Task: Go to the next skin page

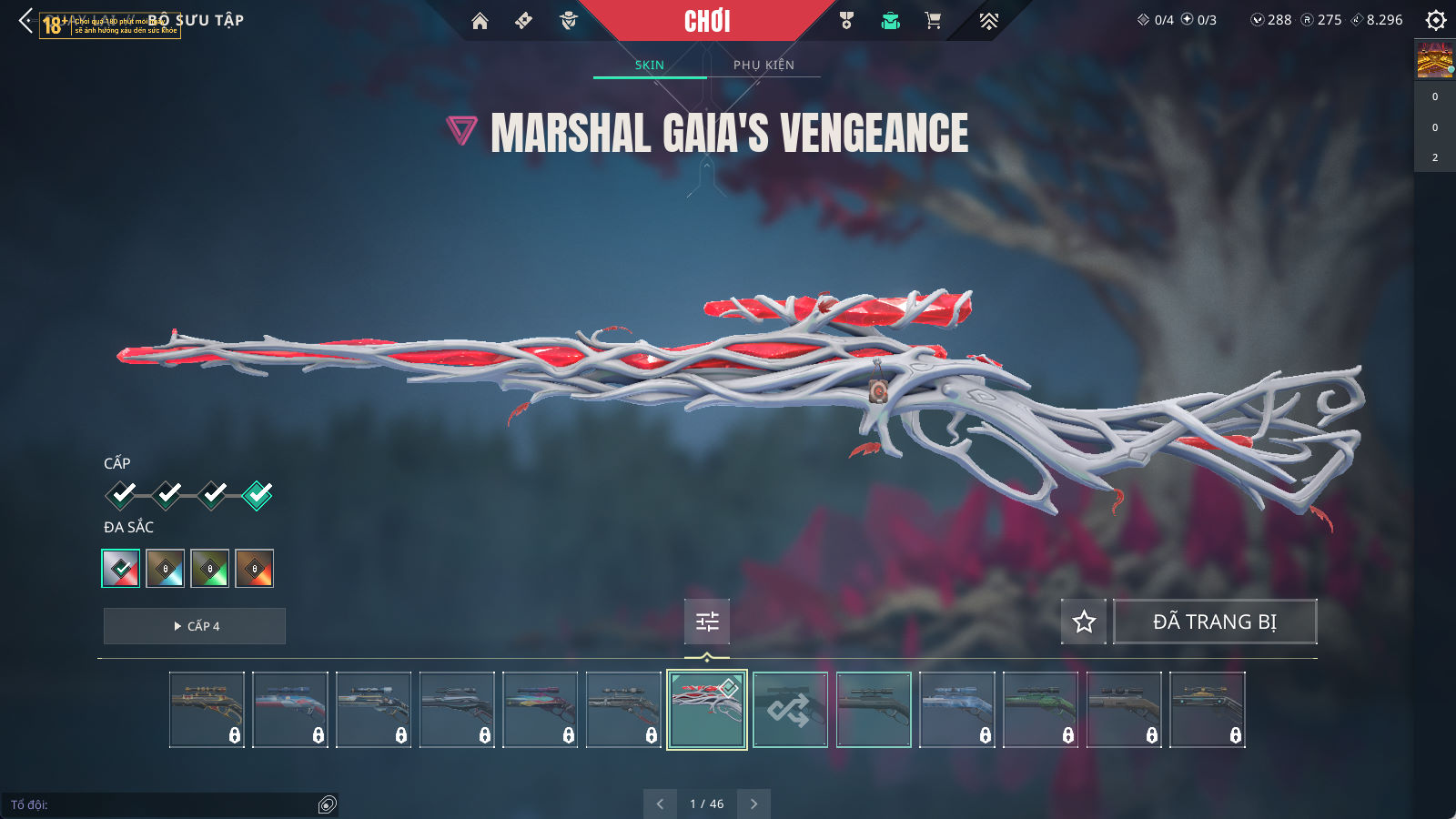Action: pyautogui.click(x=753, y=804)
